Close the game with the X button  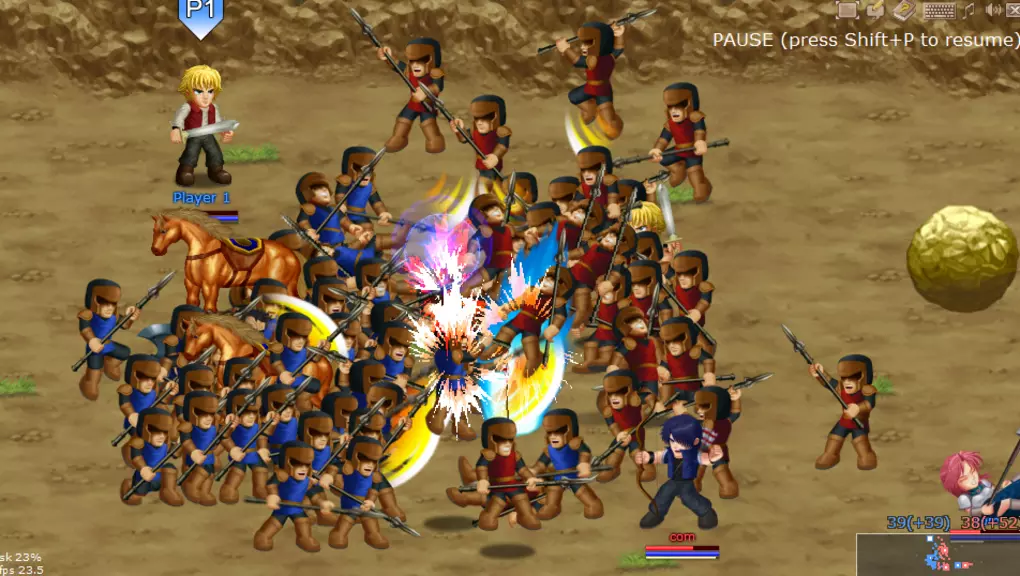[1012, 11]
